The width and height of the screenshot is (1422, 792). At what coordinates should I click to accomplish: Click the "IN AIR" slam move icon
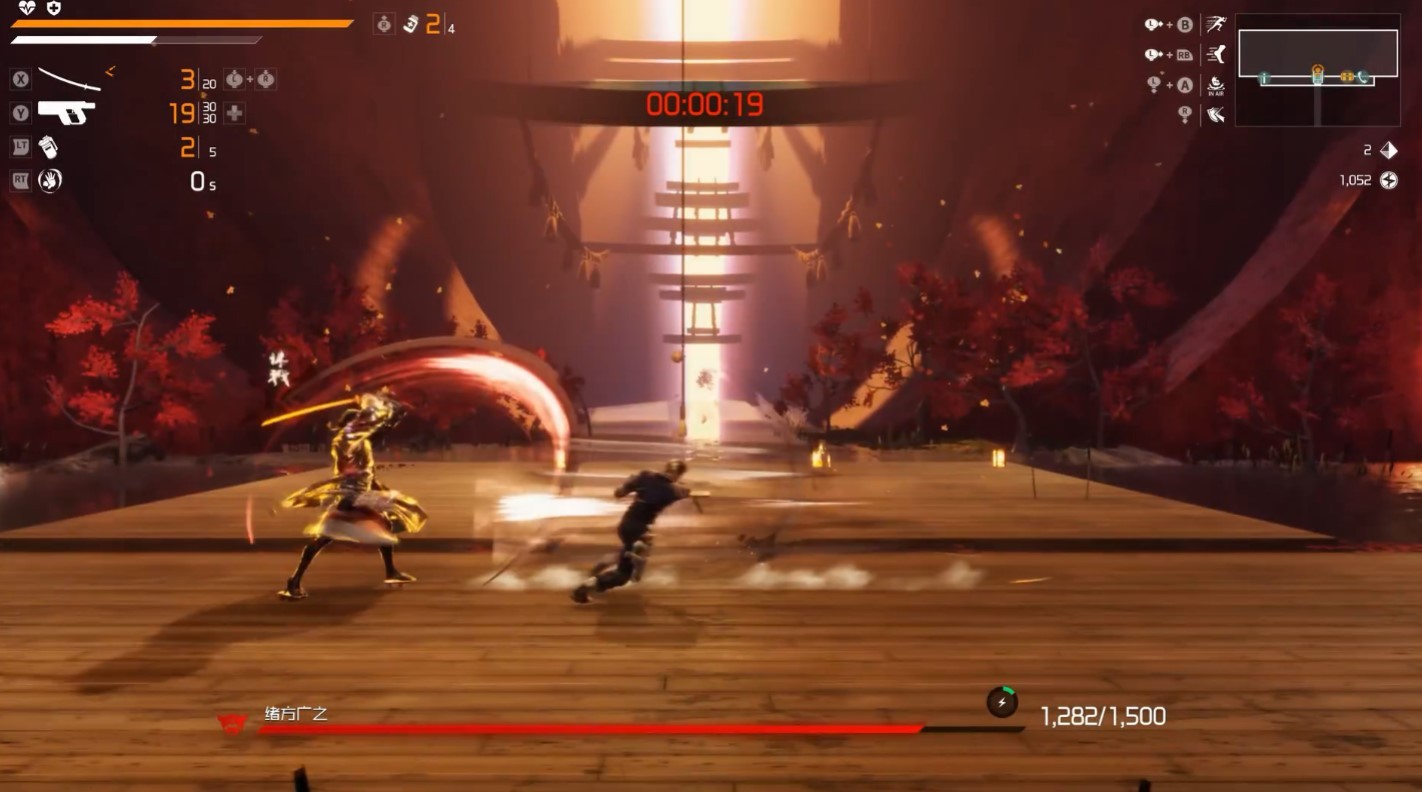click(x=1216, y=85)
